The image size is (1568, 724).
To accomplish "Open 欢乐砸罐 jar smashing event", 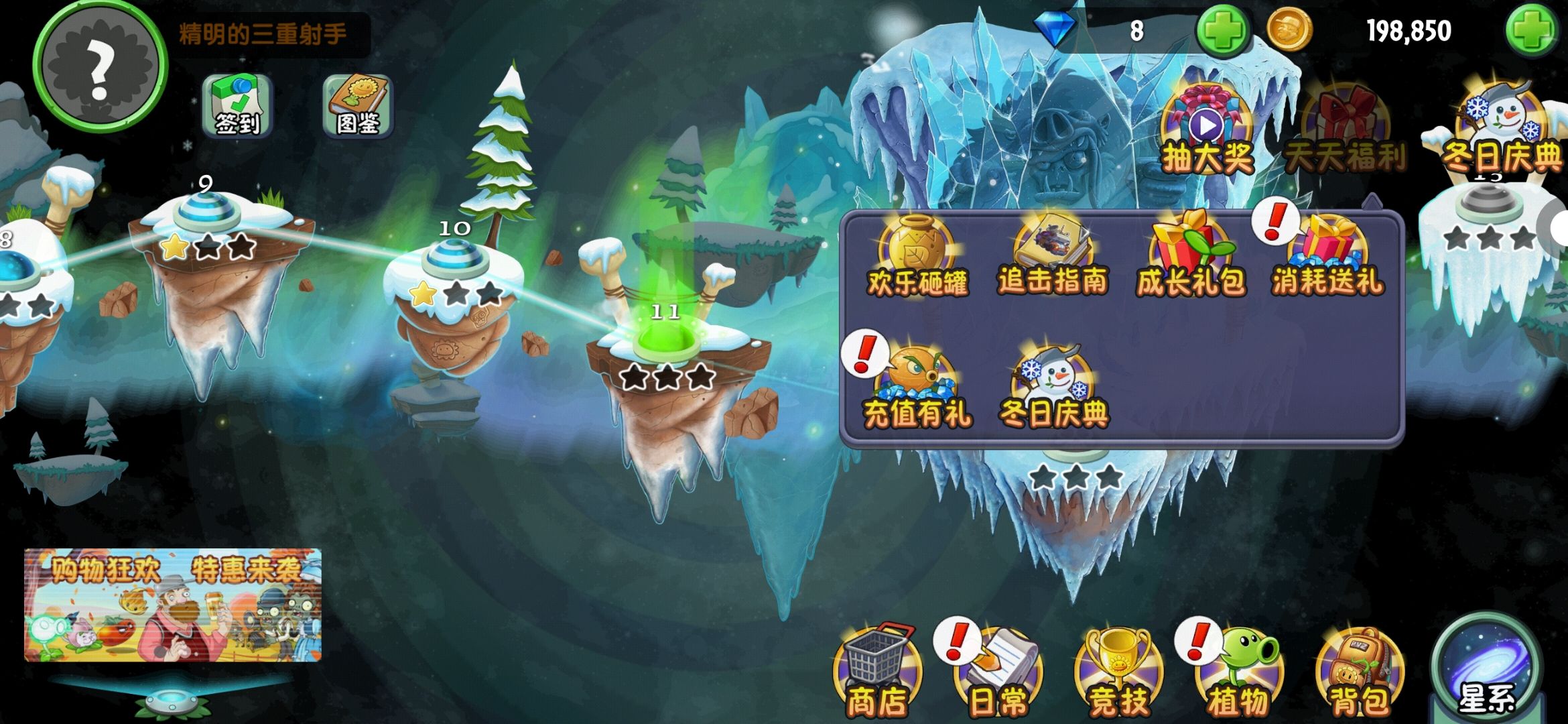I will click(917, 256).
